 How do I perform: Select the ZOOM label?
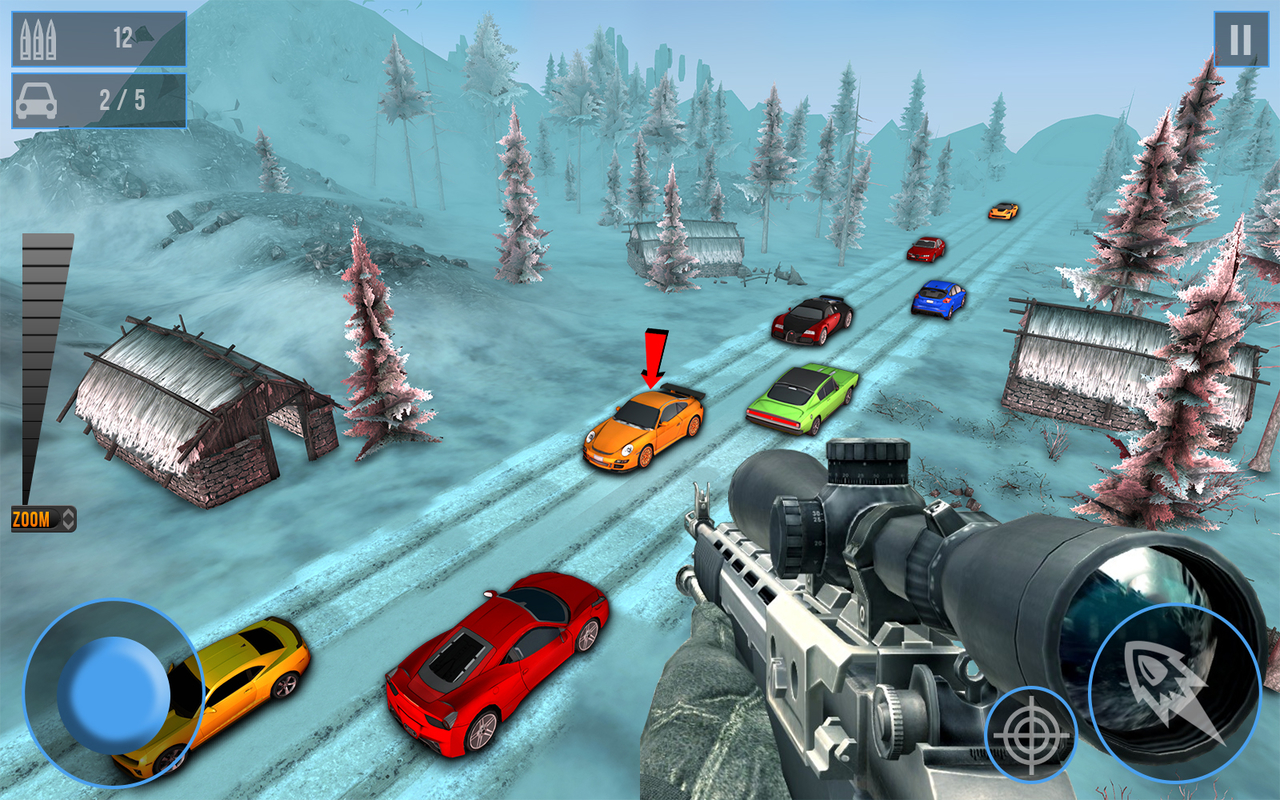pos(31,518)
